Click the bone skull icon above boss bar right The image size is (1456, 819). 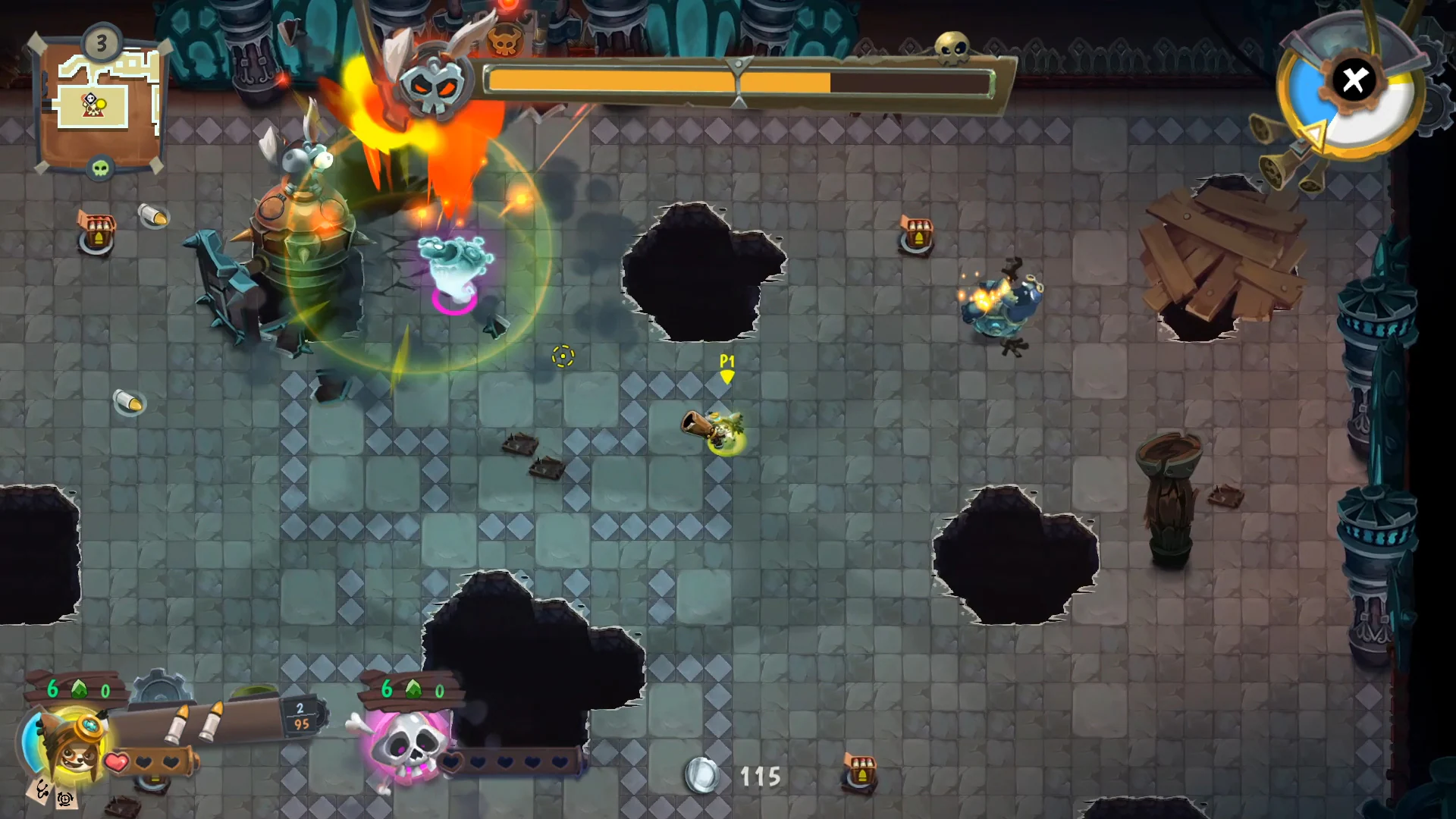pyautogui.click(x=953, y=47)
